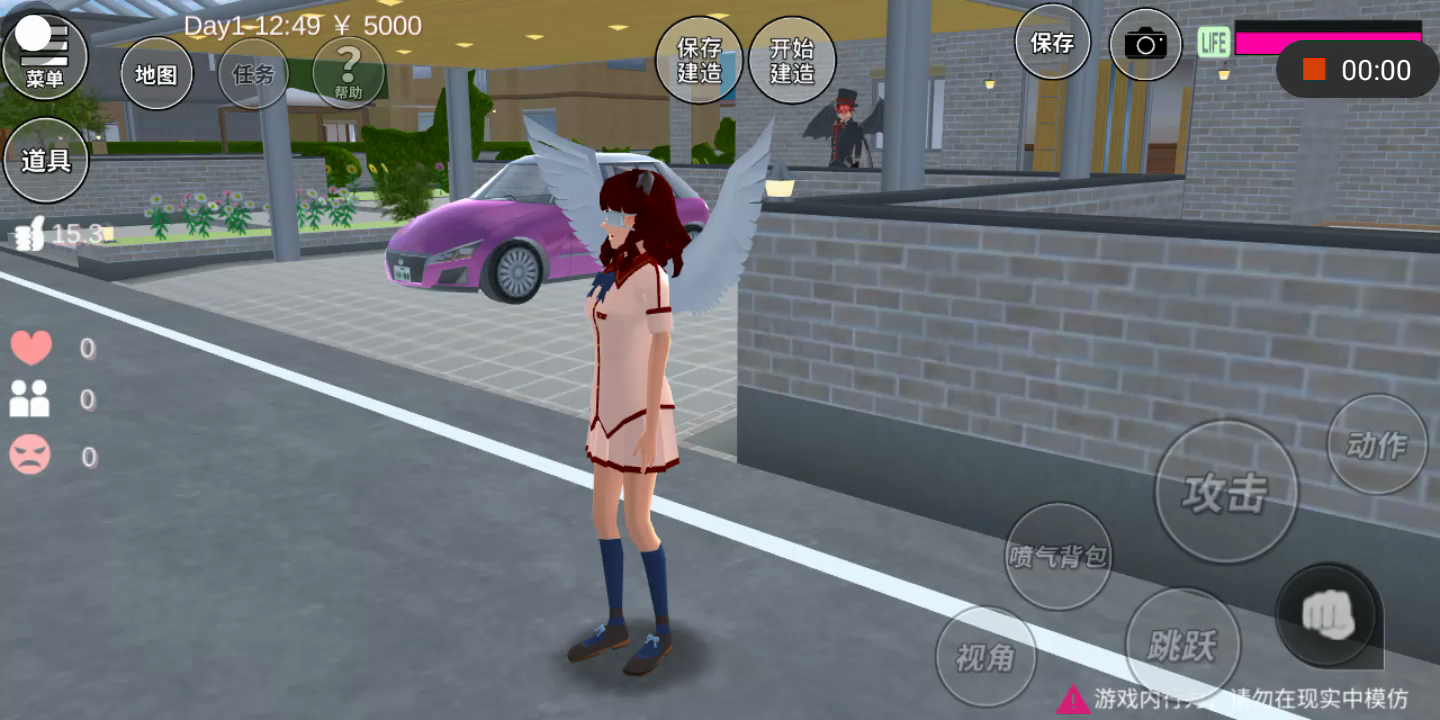Open the 道具 items panel
1440x720 pixels.
46,160
